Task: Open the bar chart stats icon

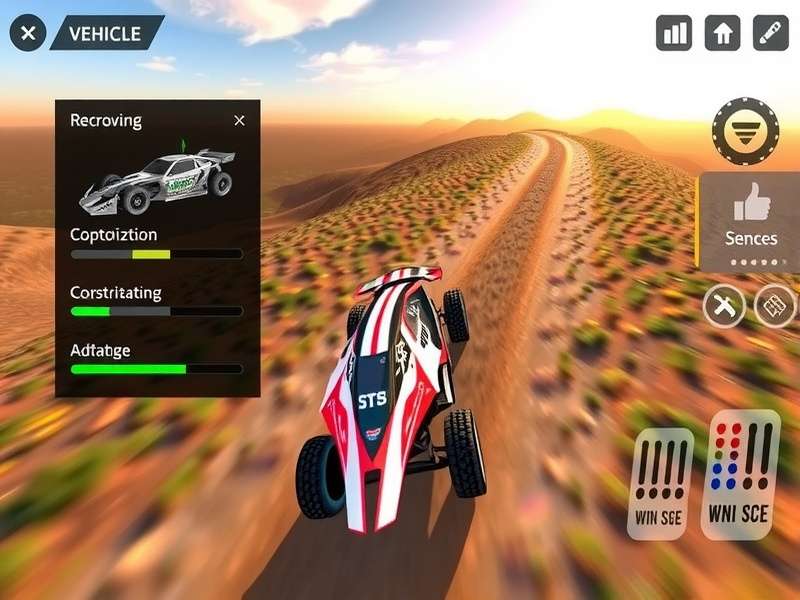Action: click(x=674, y=33)
